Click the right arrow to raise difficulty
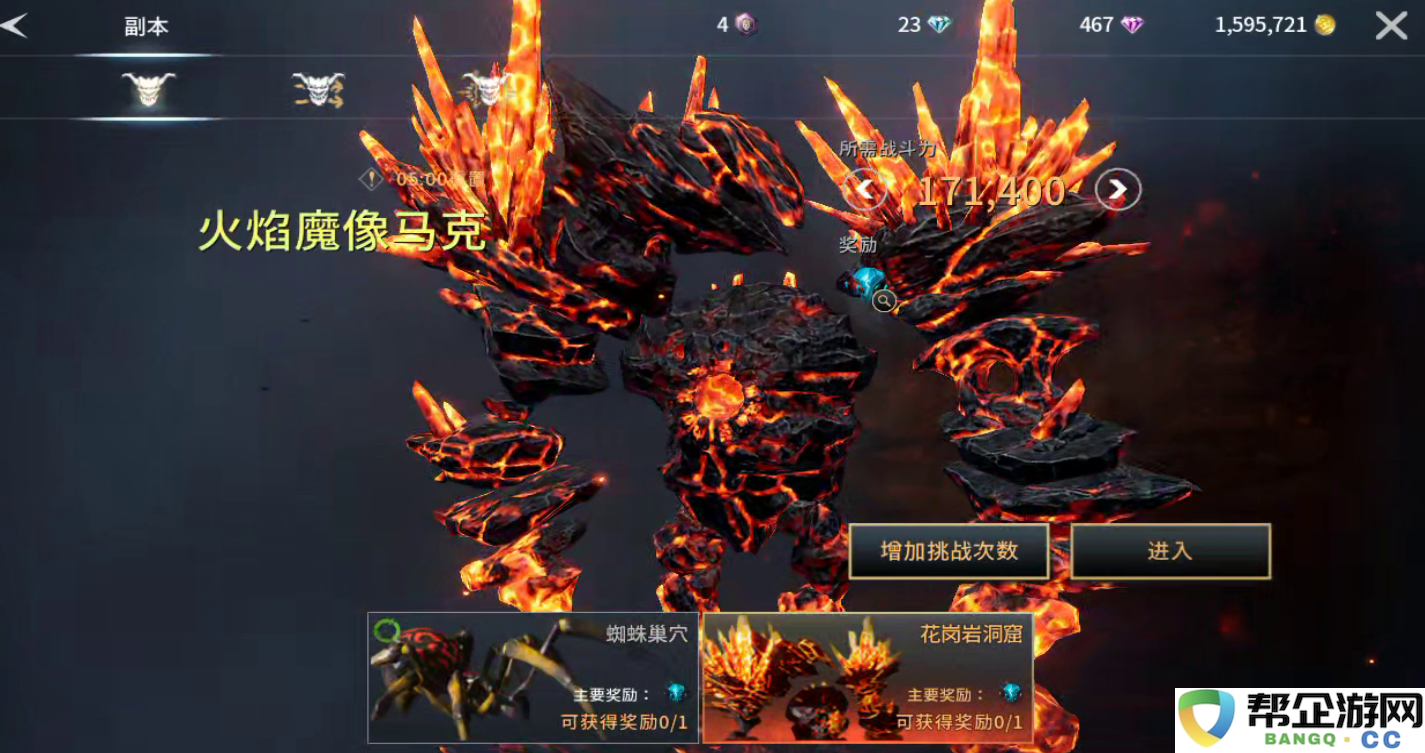This screenshot has height=753, width=1425. 1116,190
